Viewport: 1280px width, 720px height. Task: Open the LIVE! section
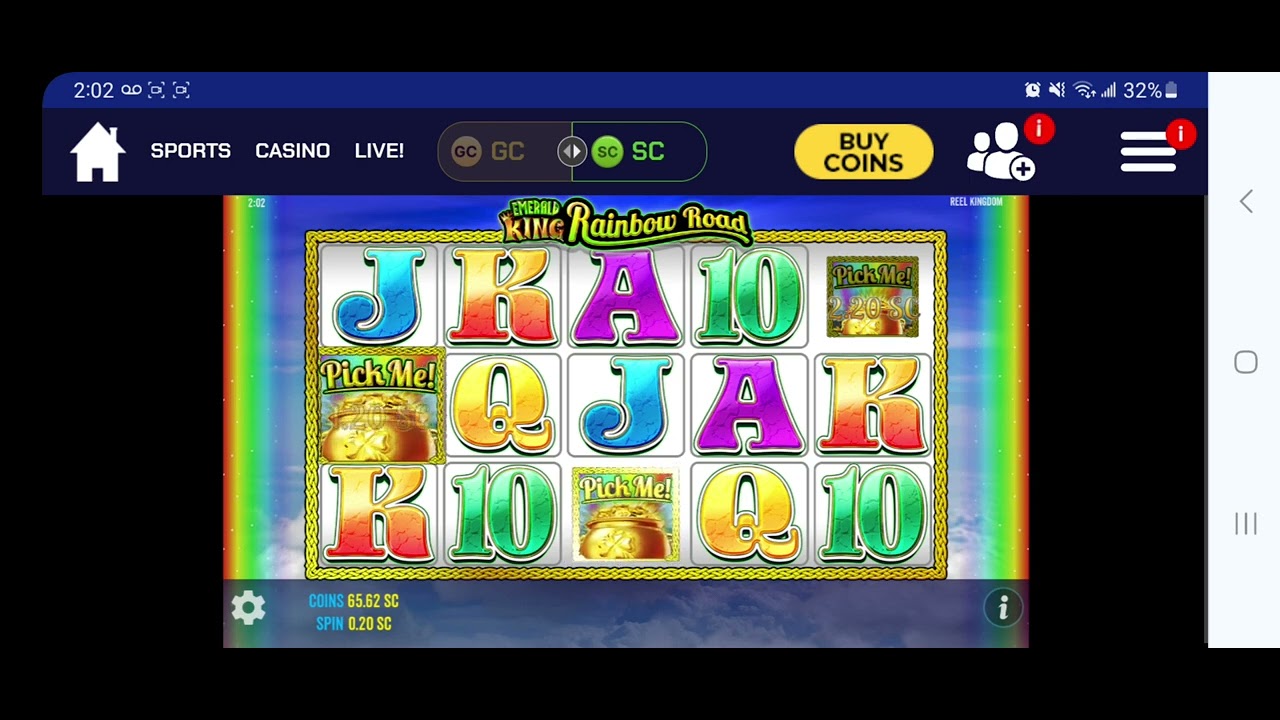[x=379, y=150]
